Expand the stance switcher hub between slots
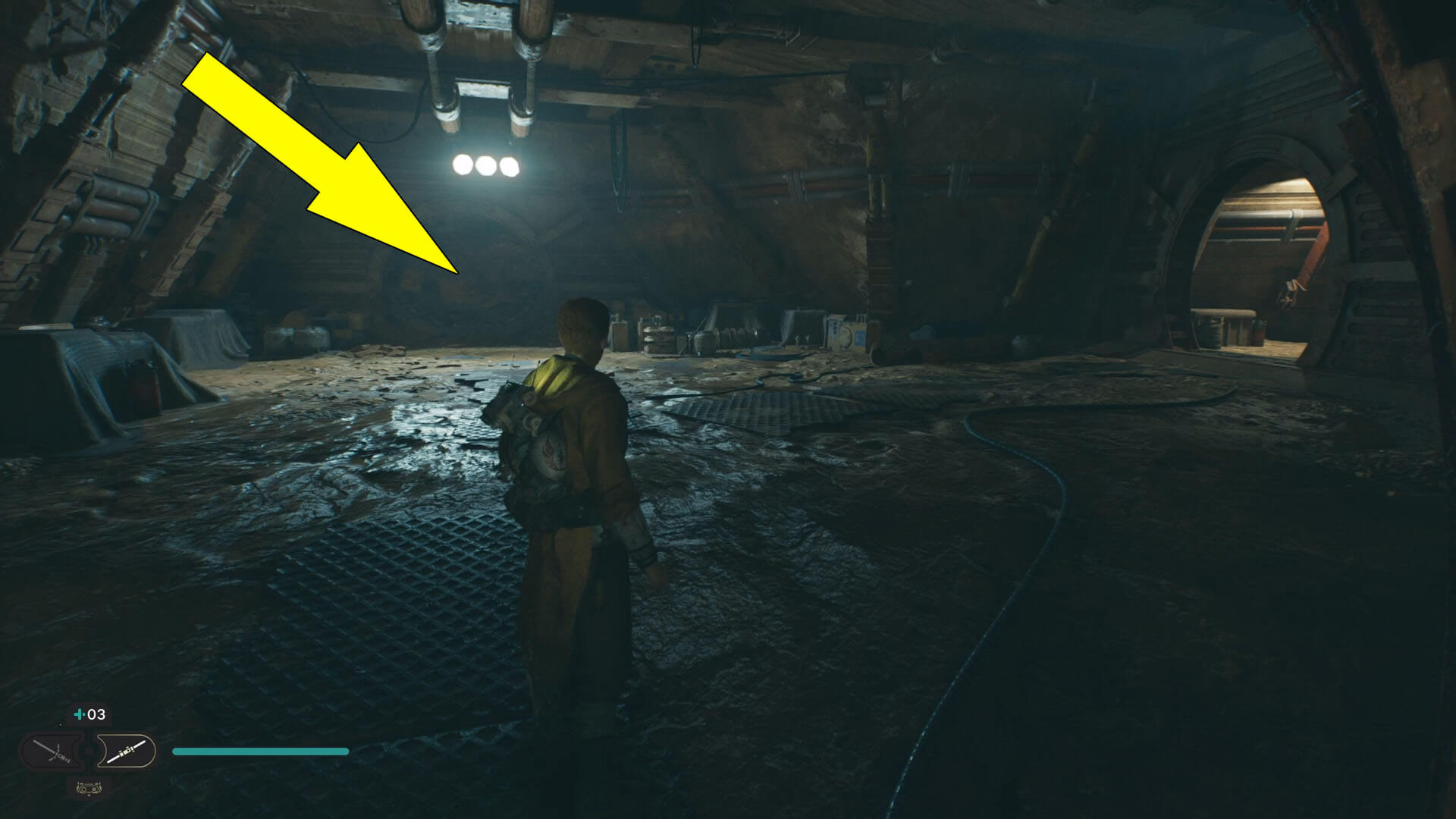1456x819 pixels. point(88,752)
